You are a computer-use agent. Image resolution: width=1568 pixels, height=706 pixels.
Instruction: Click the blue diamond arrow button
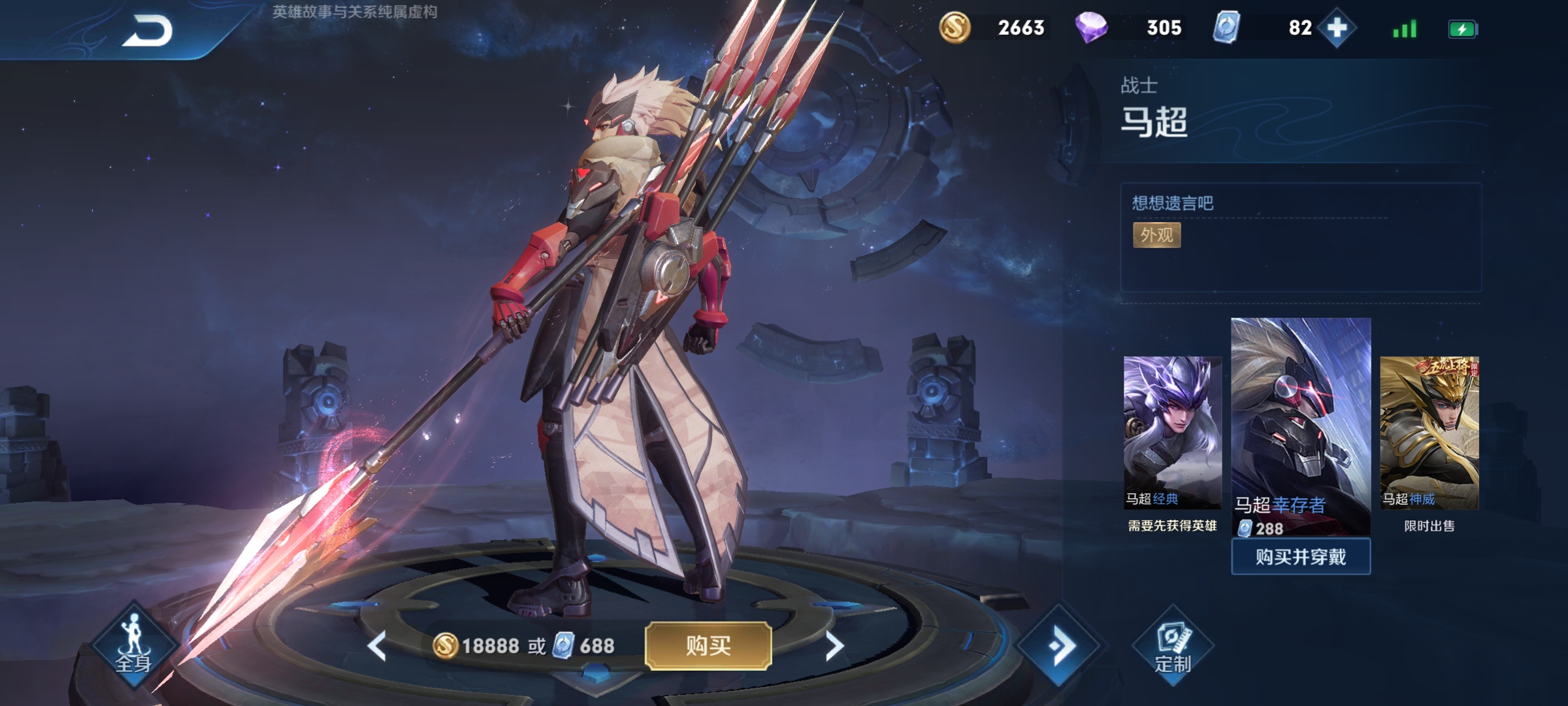pos(1059,646)
